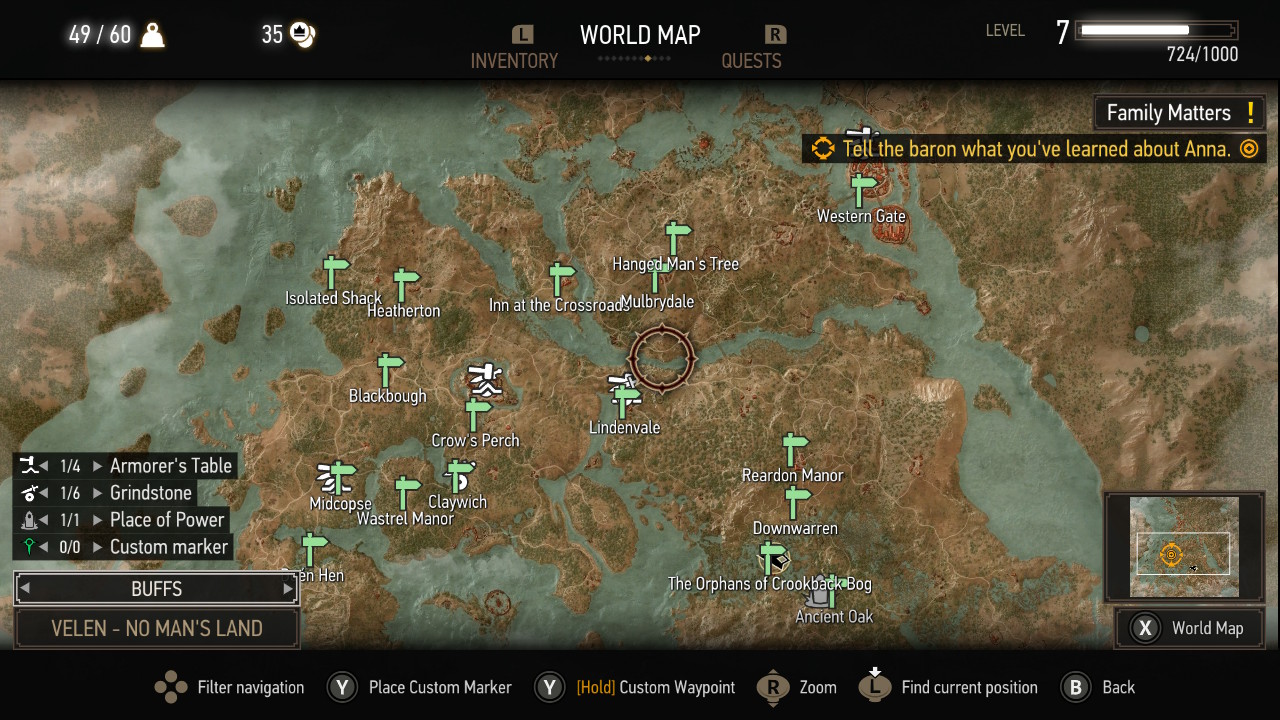Screen dimensions: 1280x720
Task: Choose the Crow's Perch signpost
Action: tap(478, 414)
